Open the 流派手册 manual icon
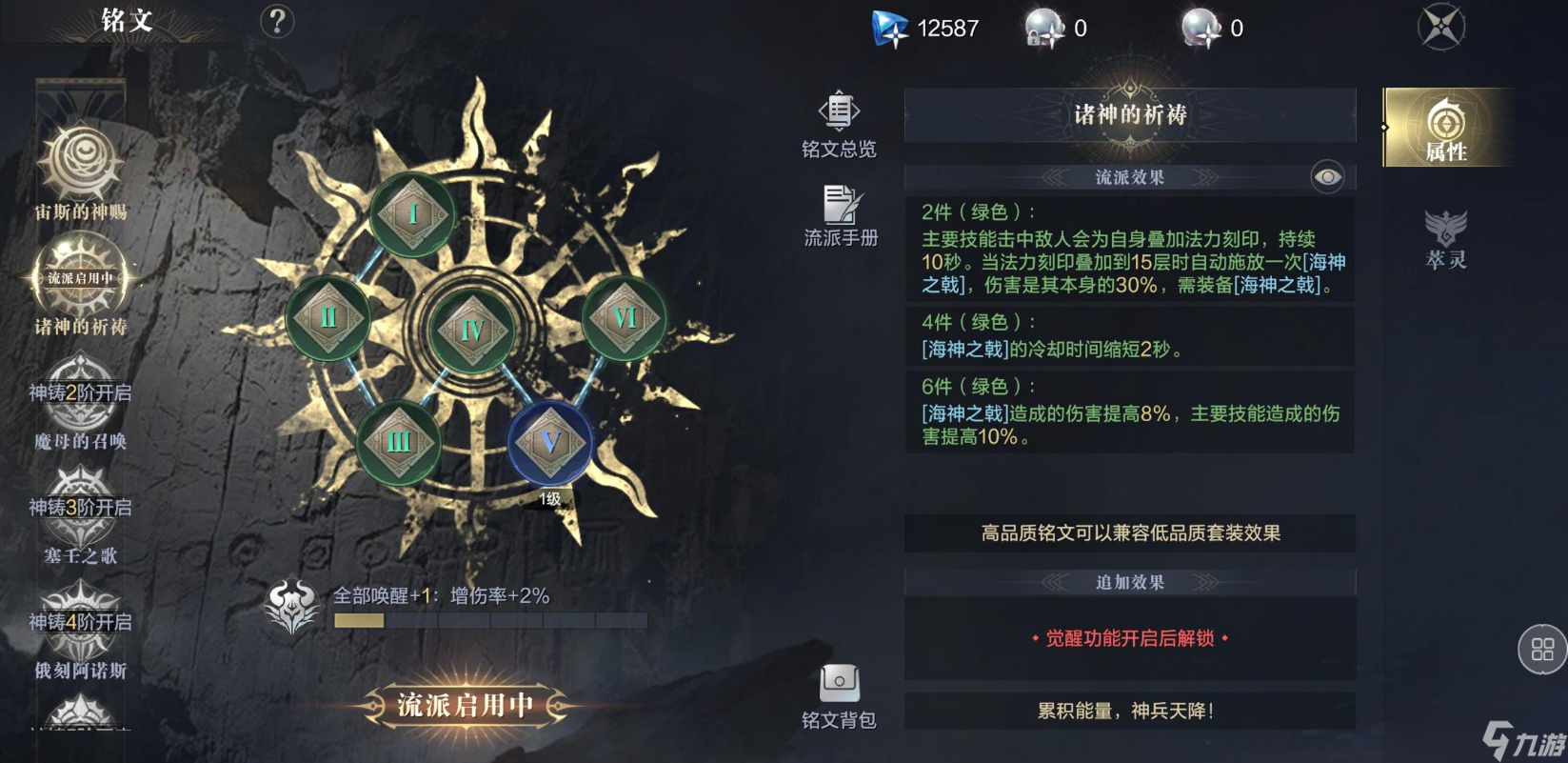 [839, 205]
